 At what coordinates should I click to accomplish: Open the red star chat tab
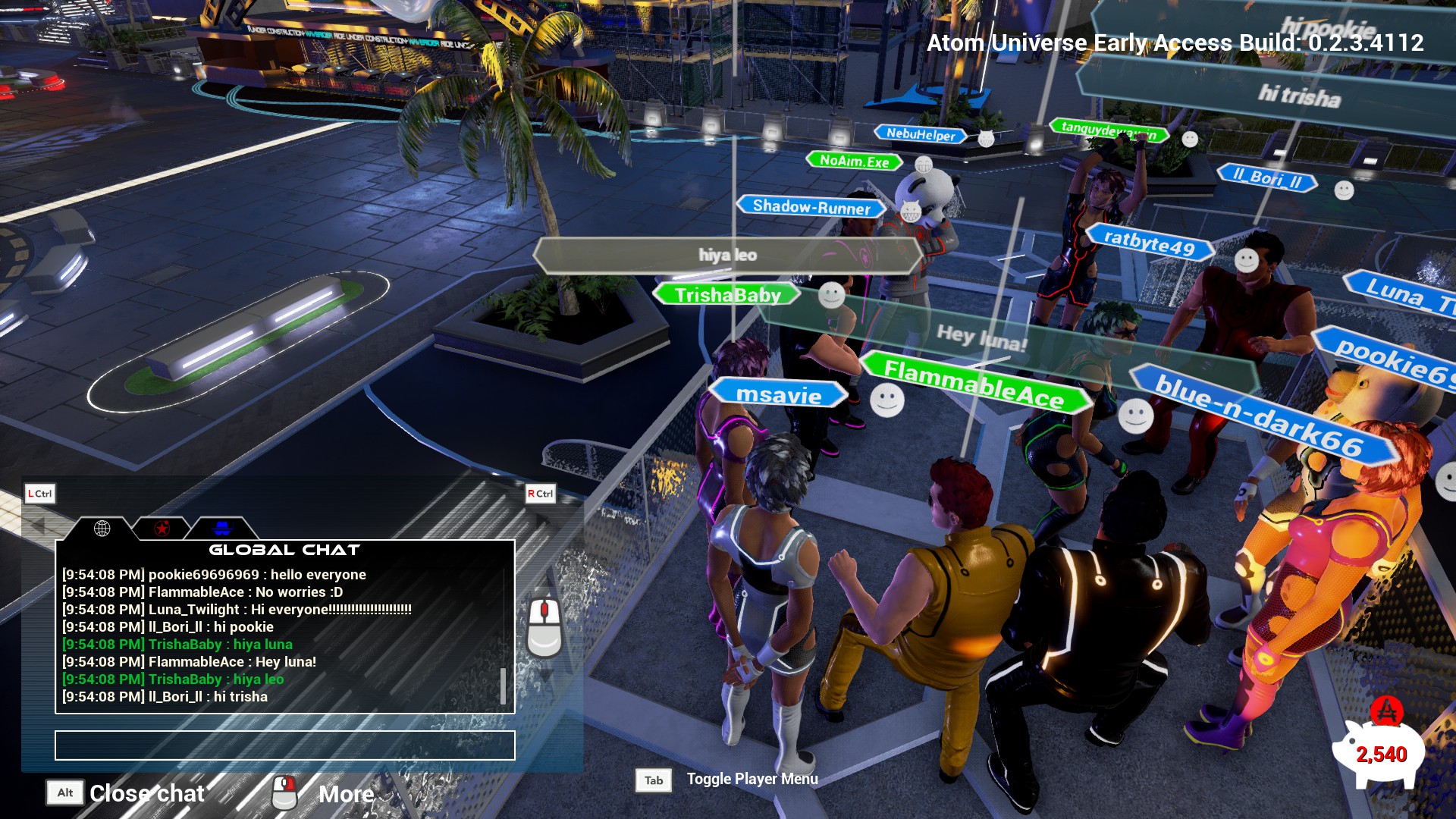click(162, 528)
